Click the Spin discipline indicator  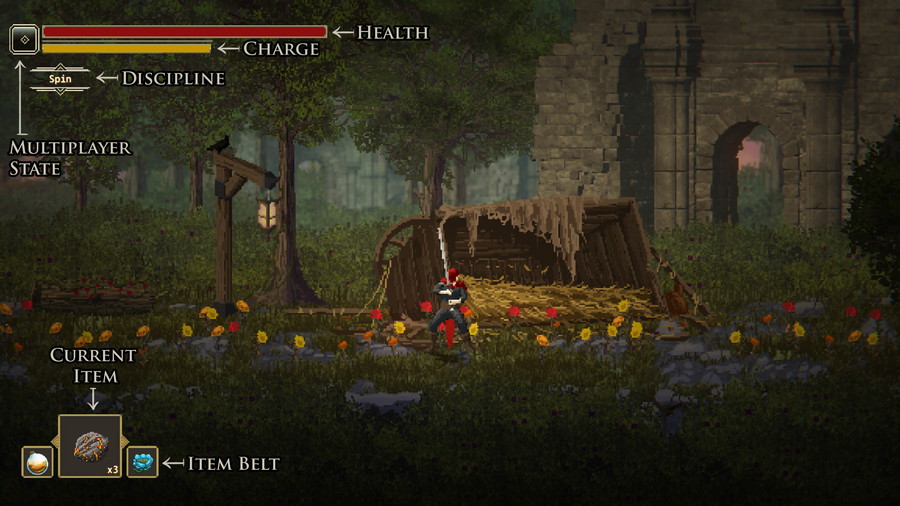point(60,78)
